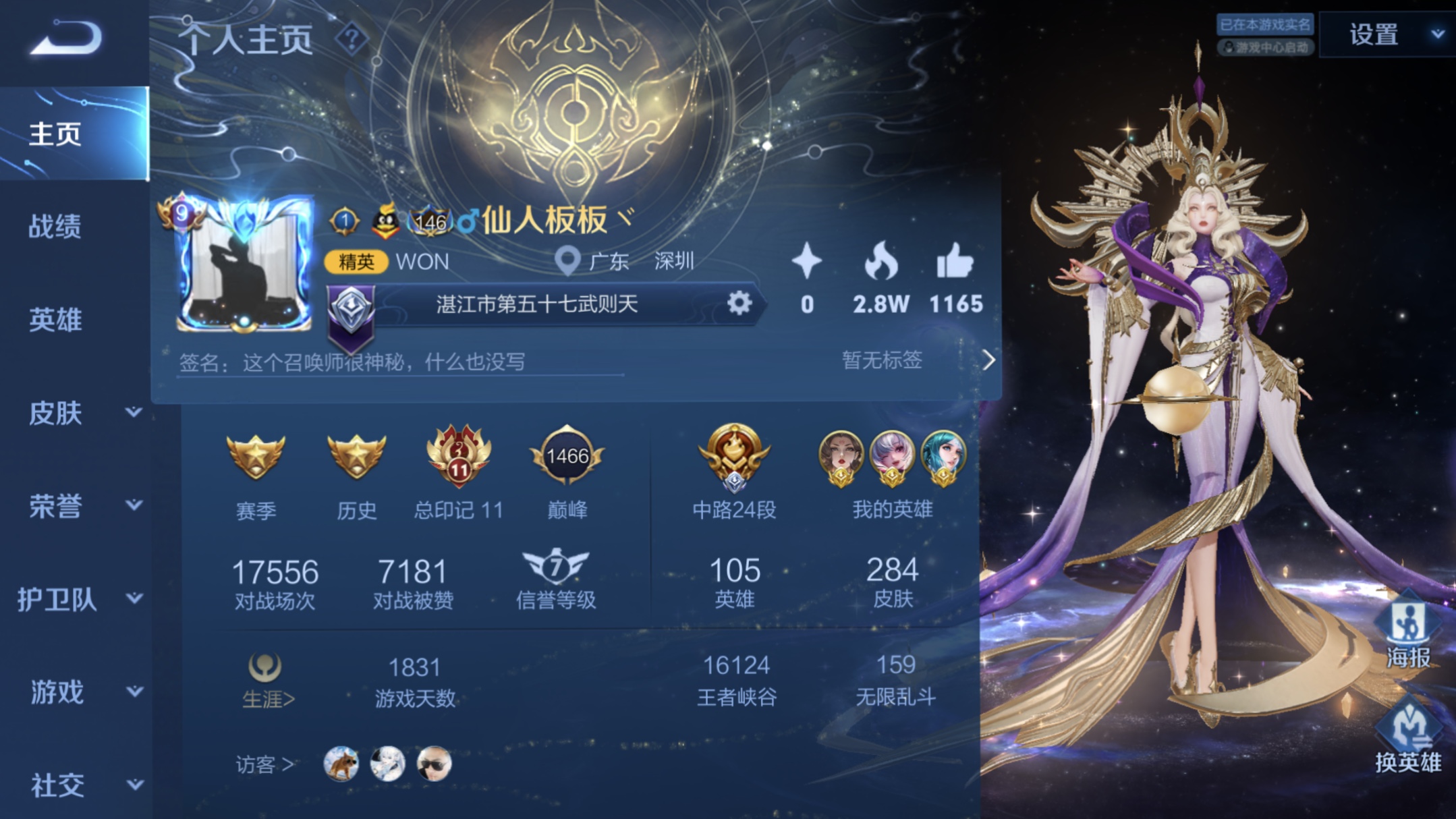Click the thumbs-up icon showing 1165
Image resolution: width=1456 pixels, height=819 pixels.
tap(955, 263)
